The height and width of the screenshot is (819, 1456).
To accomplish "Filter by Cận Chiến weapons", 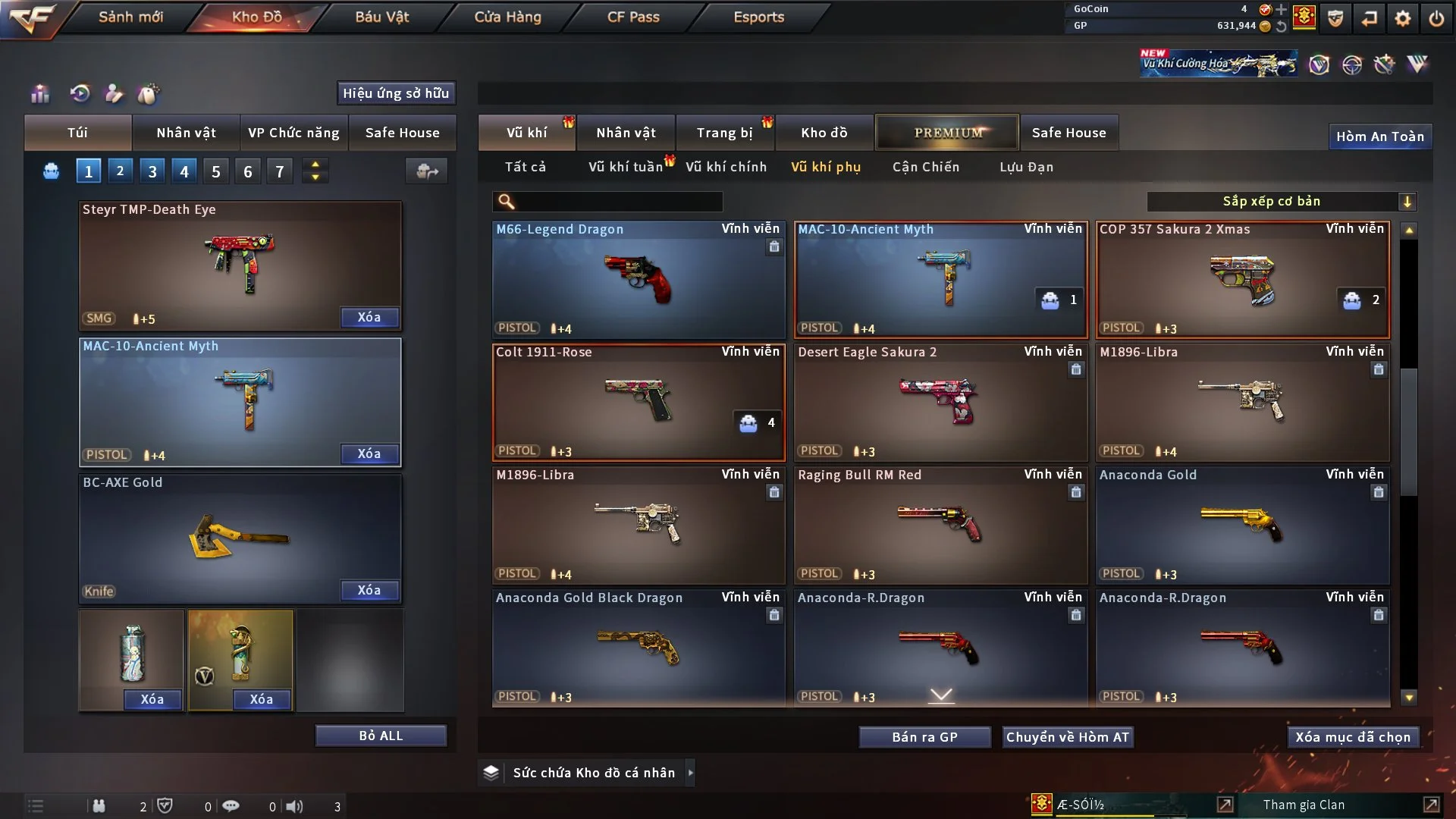I will tap(925, 167).
